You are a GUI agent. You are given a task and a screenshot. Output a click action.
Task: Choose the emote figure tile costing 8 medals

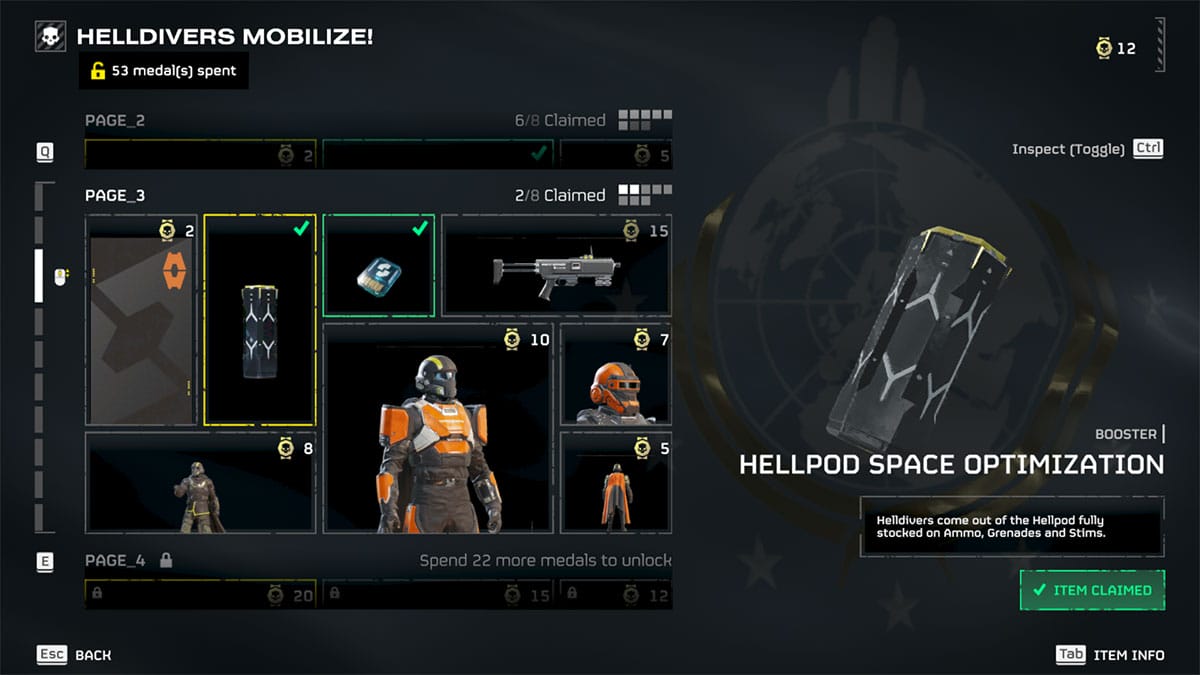coord(200,482)
